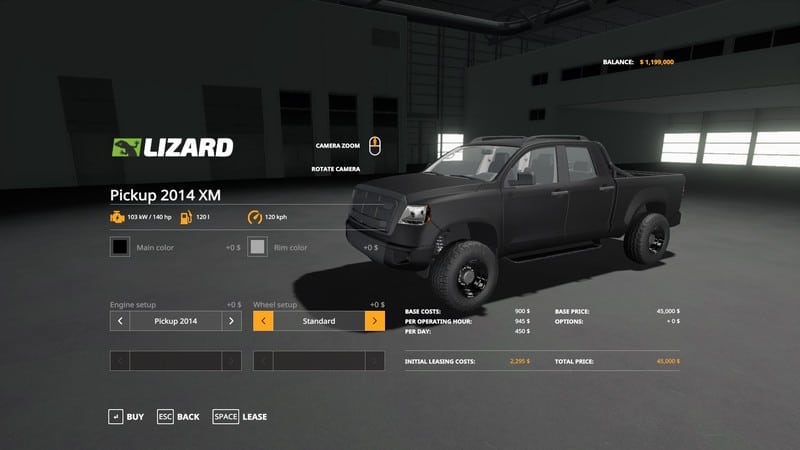Switch to next wheel setup
The height and width of the screenshot is (450, 800).
click(x=375, y=321)
